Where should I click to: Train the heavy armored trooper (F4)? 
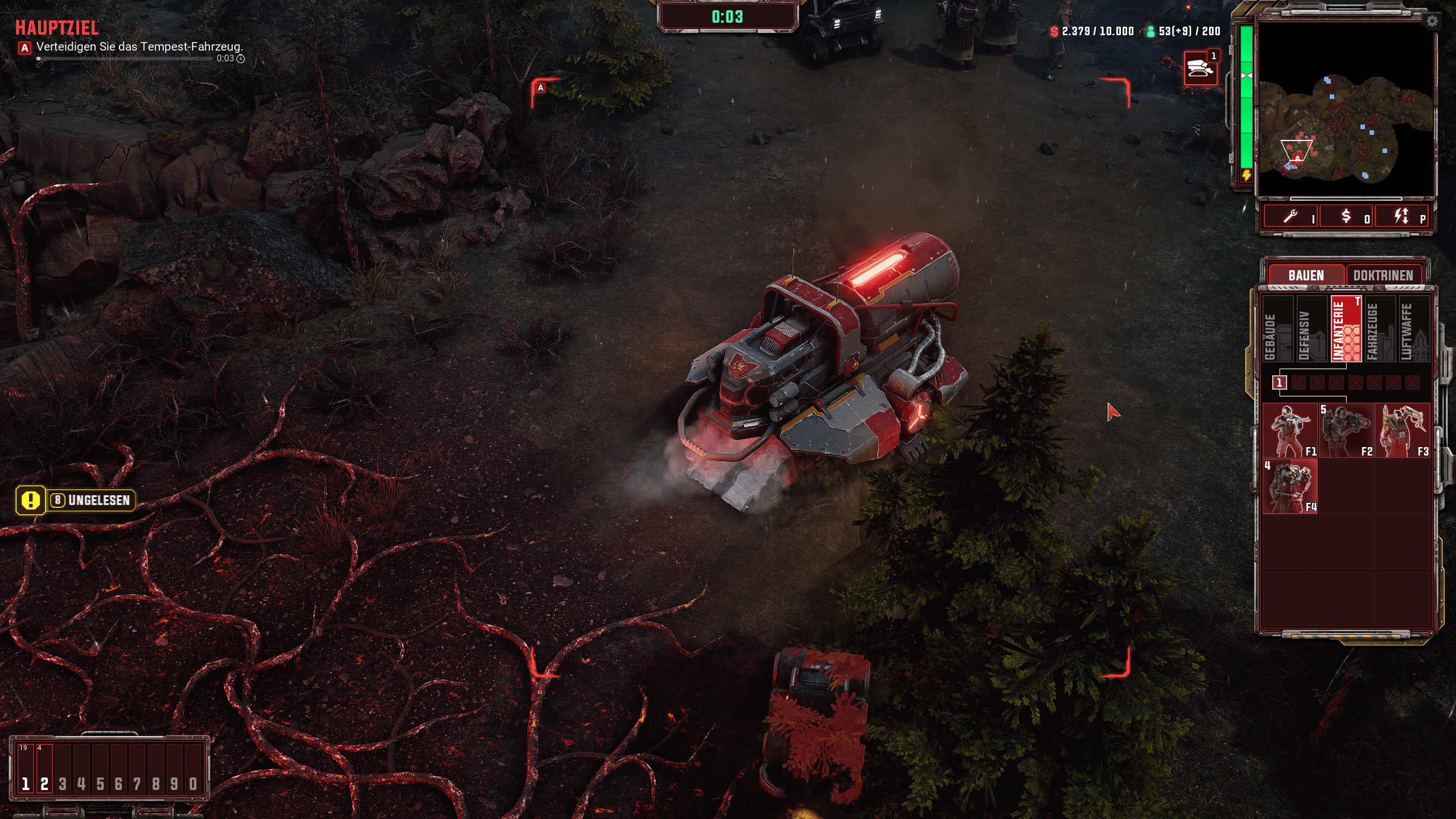click(x=1290, y=486)
